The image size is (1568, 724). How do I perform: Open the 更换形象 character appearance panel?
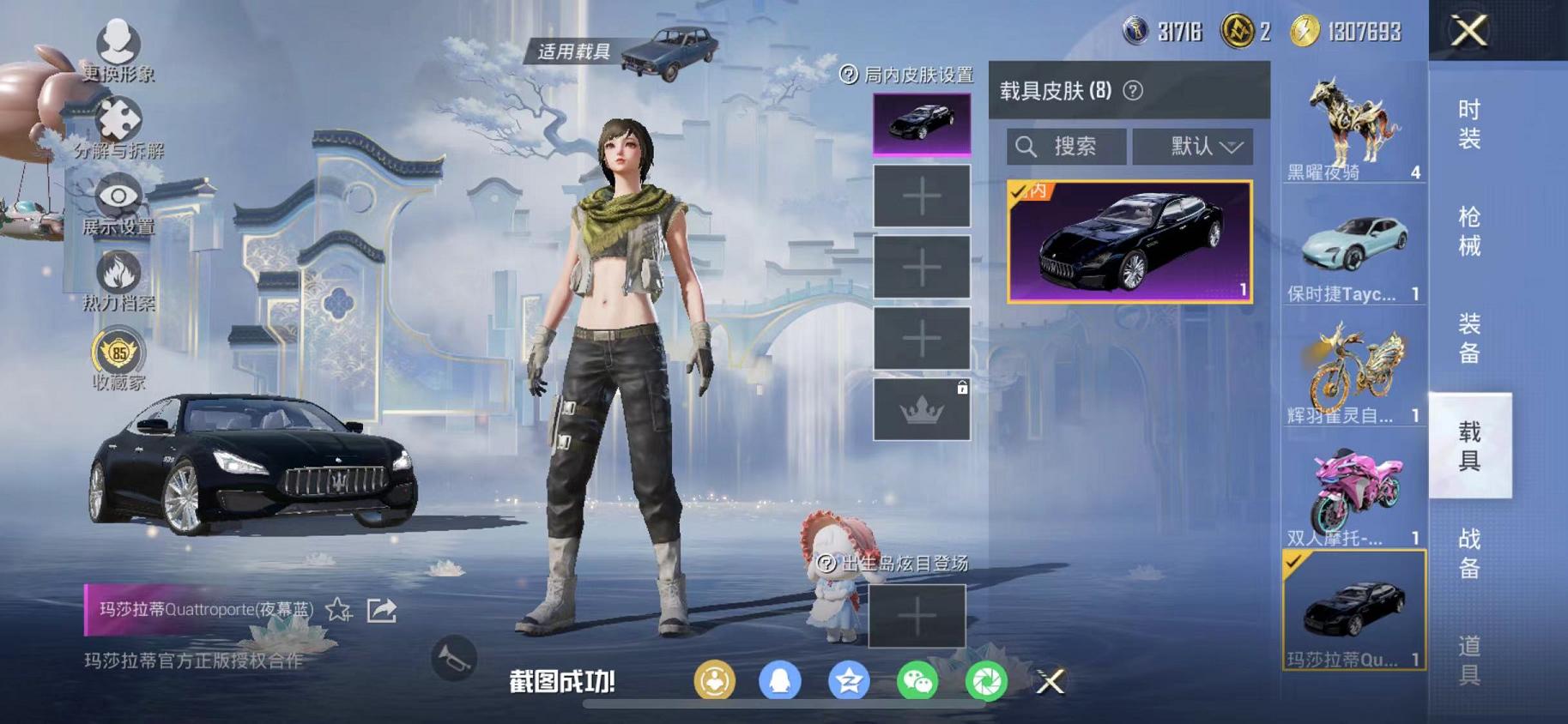pyautogui.click(x=120, y=40)
